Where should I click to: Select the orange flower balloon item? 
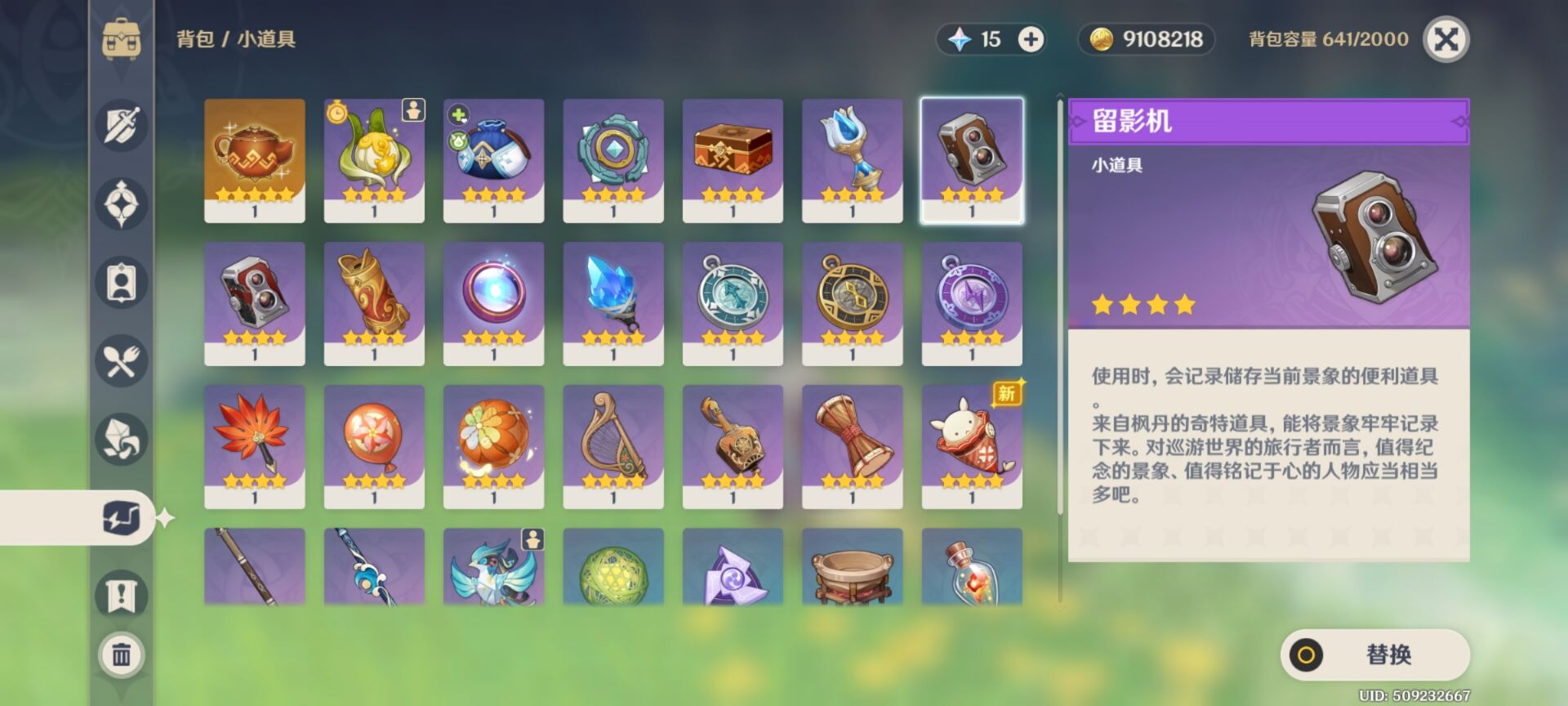[374, 446]
